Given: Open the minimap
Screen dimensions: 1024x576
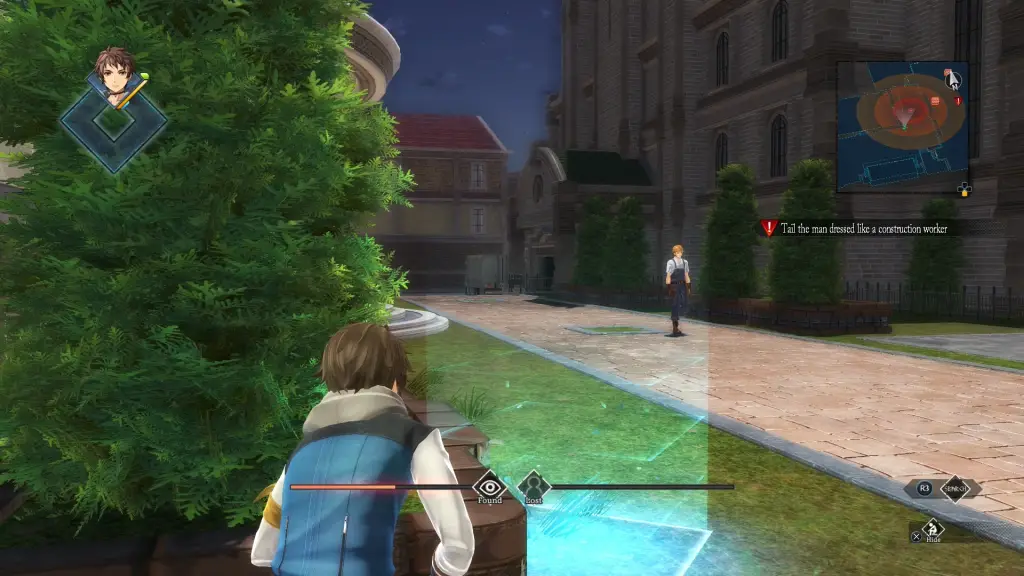Looking at the screenshot, I should pos(902,125).
